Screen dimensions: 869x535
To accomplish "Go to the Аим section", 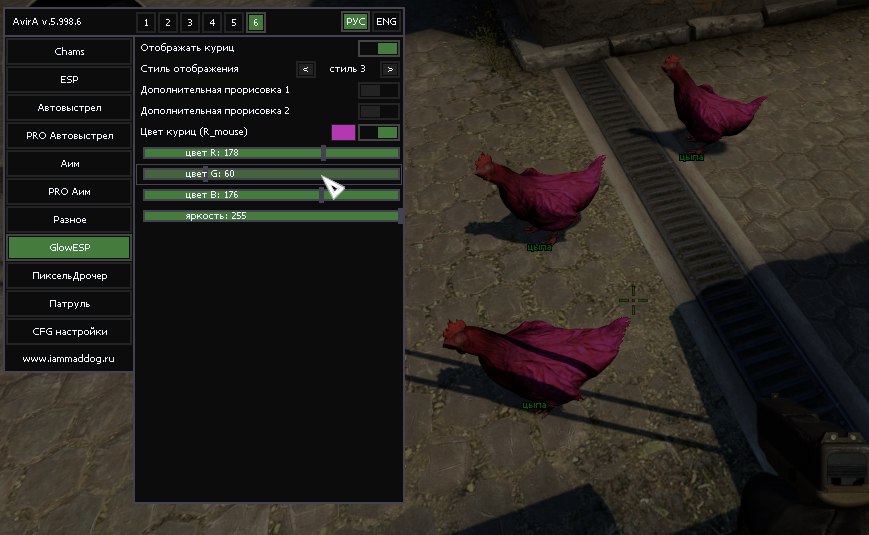I will pyautogui.click(x=69, y=163).
